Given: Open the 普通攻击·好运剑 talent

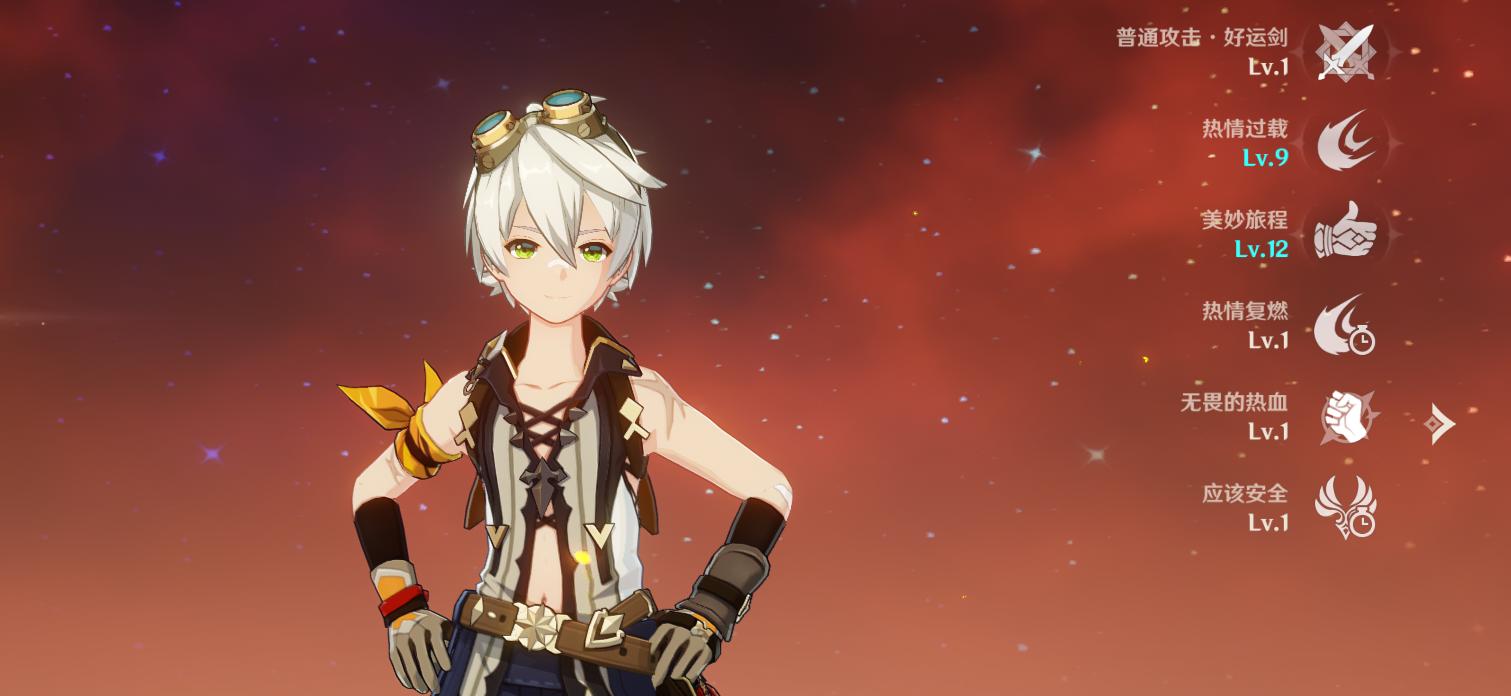Looking at the screenshot, I should pyautogui.click(x=1345, y=52).
